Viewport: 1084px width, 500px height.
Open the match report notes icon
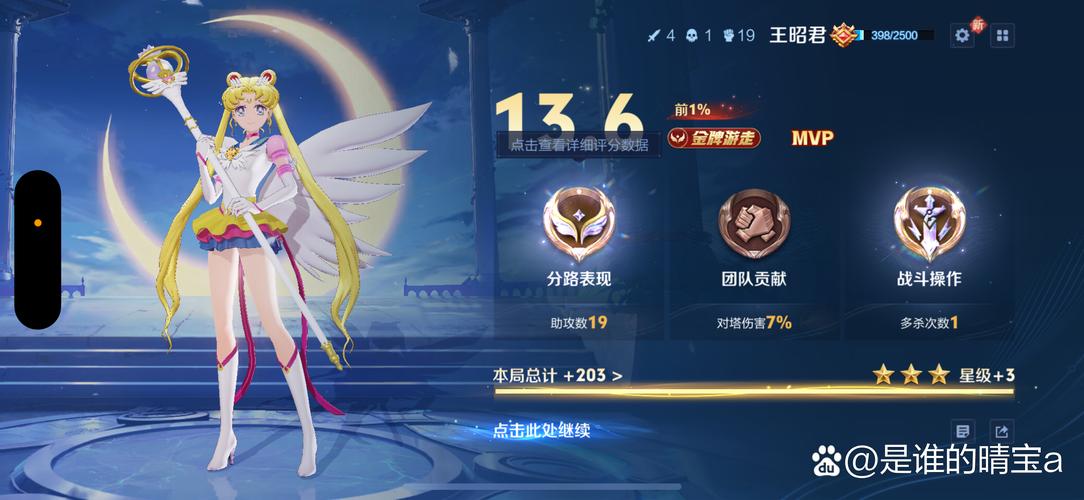[x=962, y=431]
